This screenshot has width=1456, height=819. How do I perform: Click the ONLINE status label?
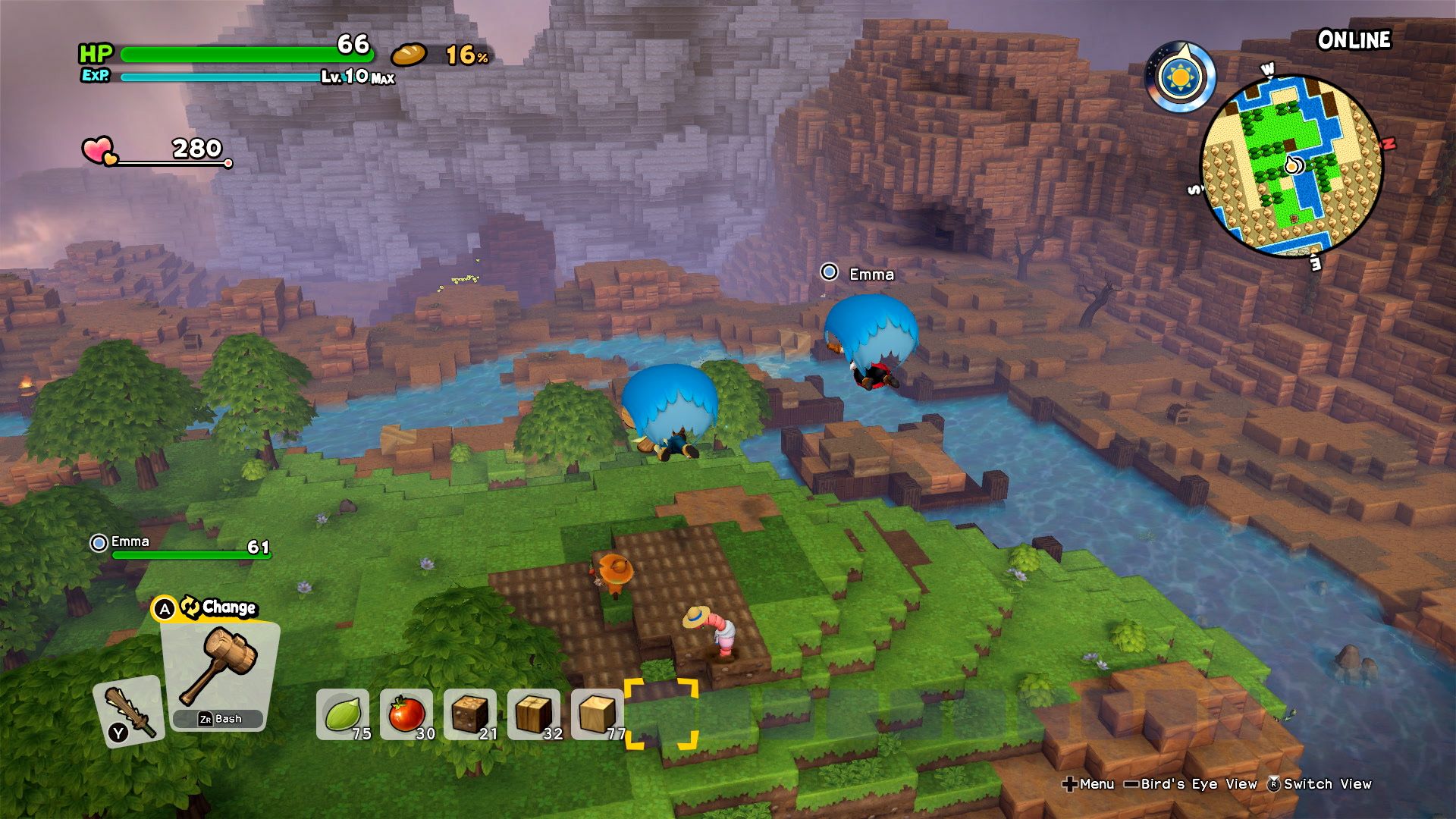pos(1356,39)
